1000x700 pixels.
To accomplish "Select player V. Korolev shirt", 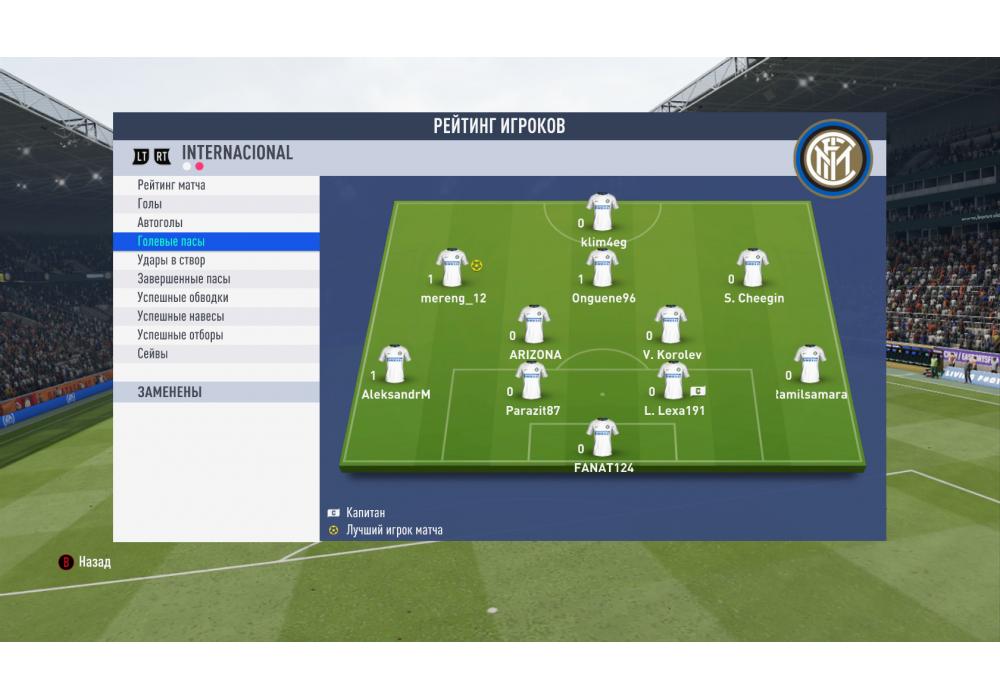I will pyautogui.click(x=671, y=325).
